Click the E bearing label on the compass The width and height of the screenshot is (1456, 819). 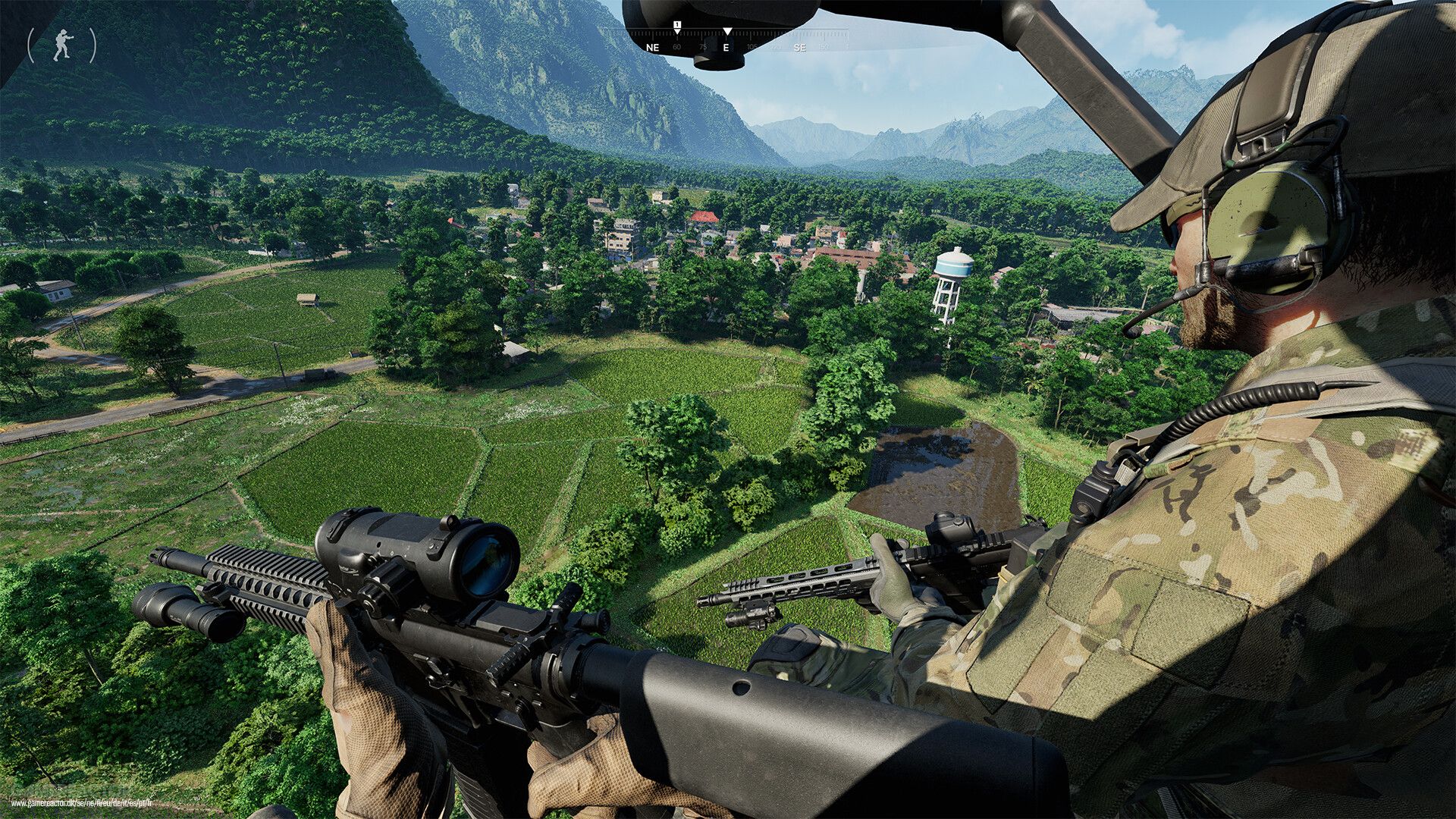727,48
